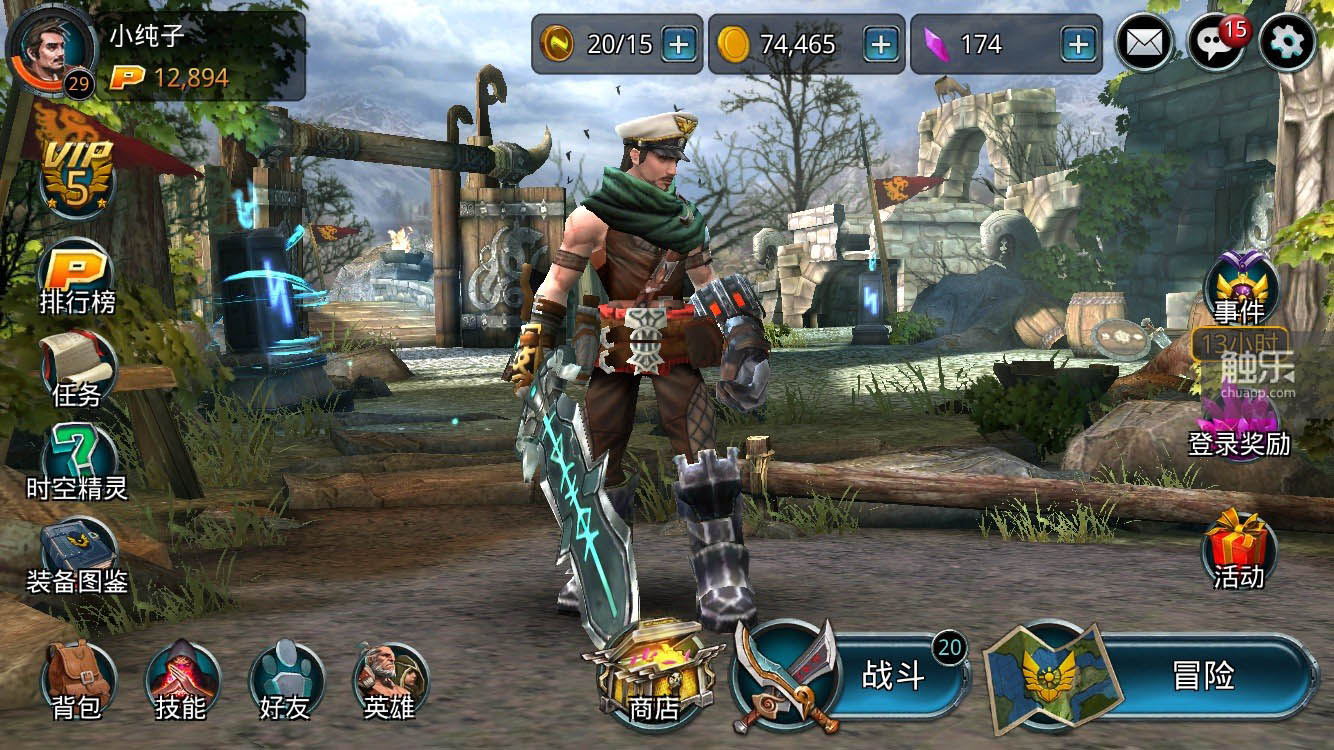1334x750 pixels.
Task: Open the mail envelope inbox
Action: 1145,44
